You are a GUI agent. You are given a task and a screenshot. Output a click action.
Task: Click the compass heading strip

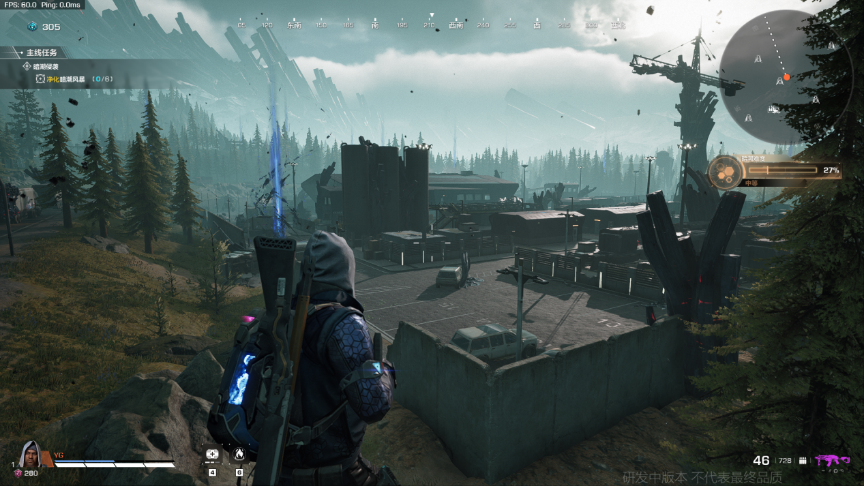click(430, 23)
